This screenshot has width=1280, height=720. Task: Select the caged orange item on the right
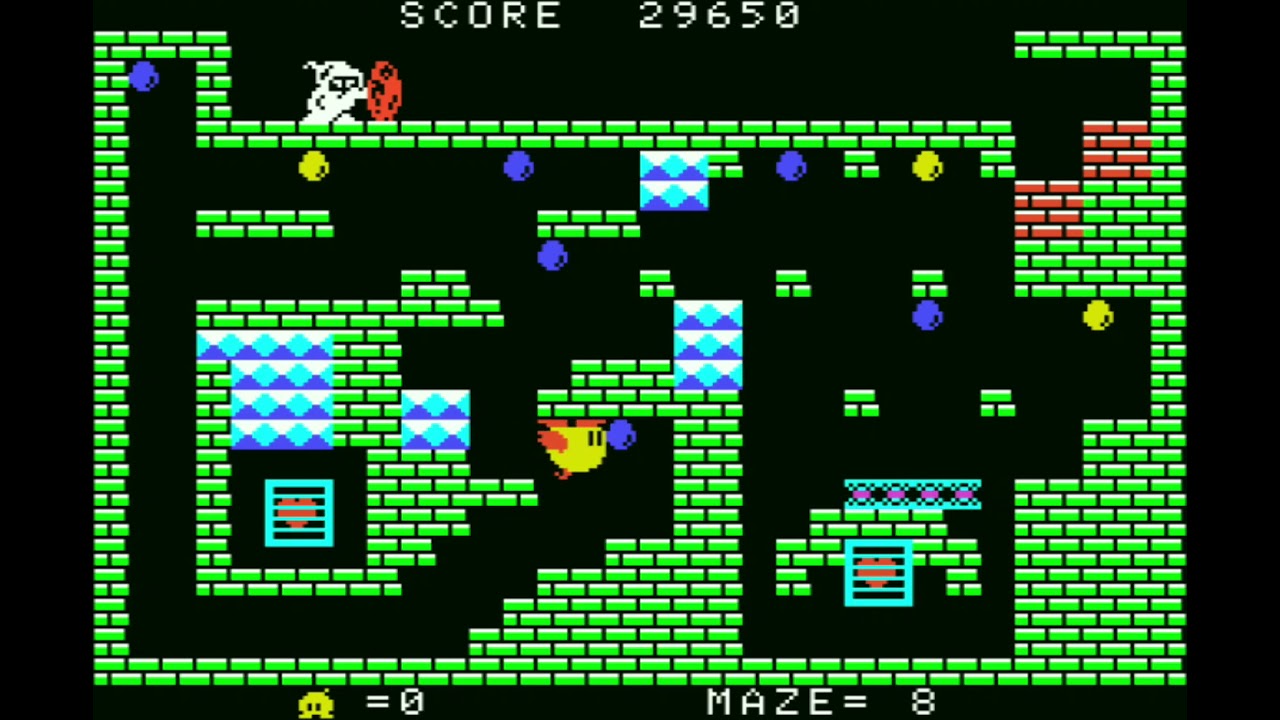click(878, 573)
